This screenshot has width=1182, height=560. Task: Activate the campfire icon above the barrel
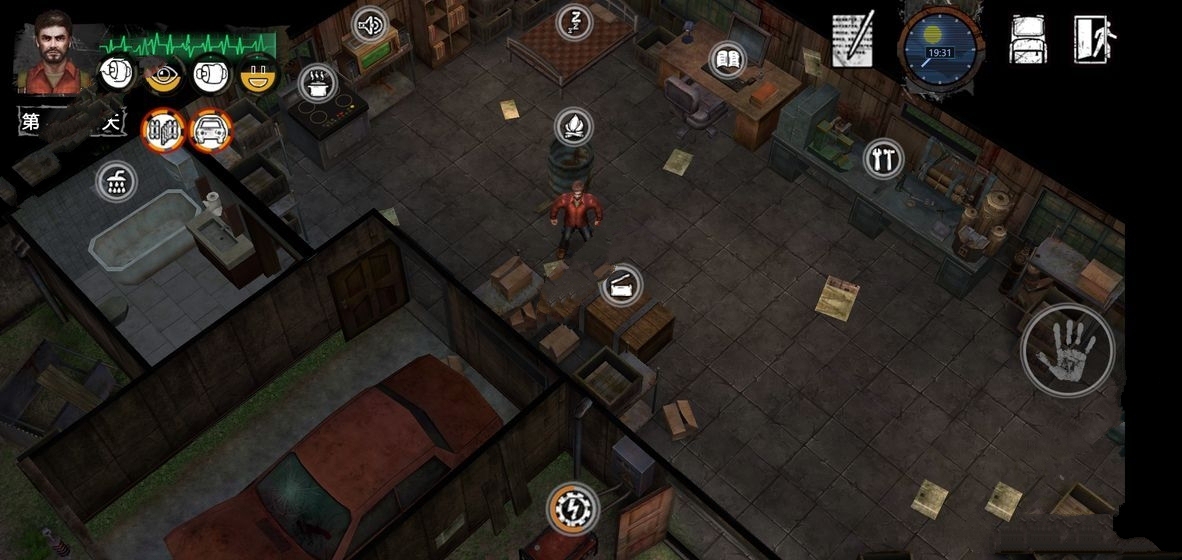(574, 127)
